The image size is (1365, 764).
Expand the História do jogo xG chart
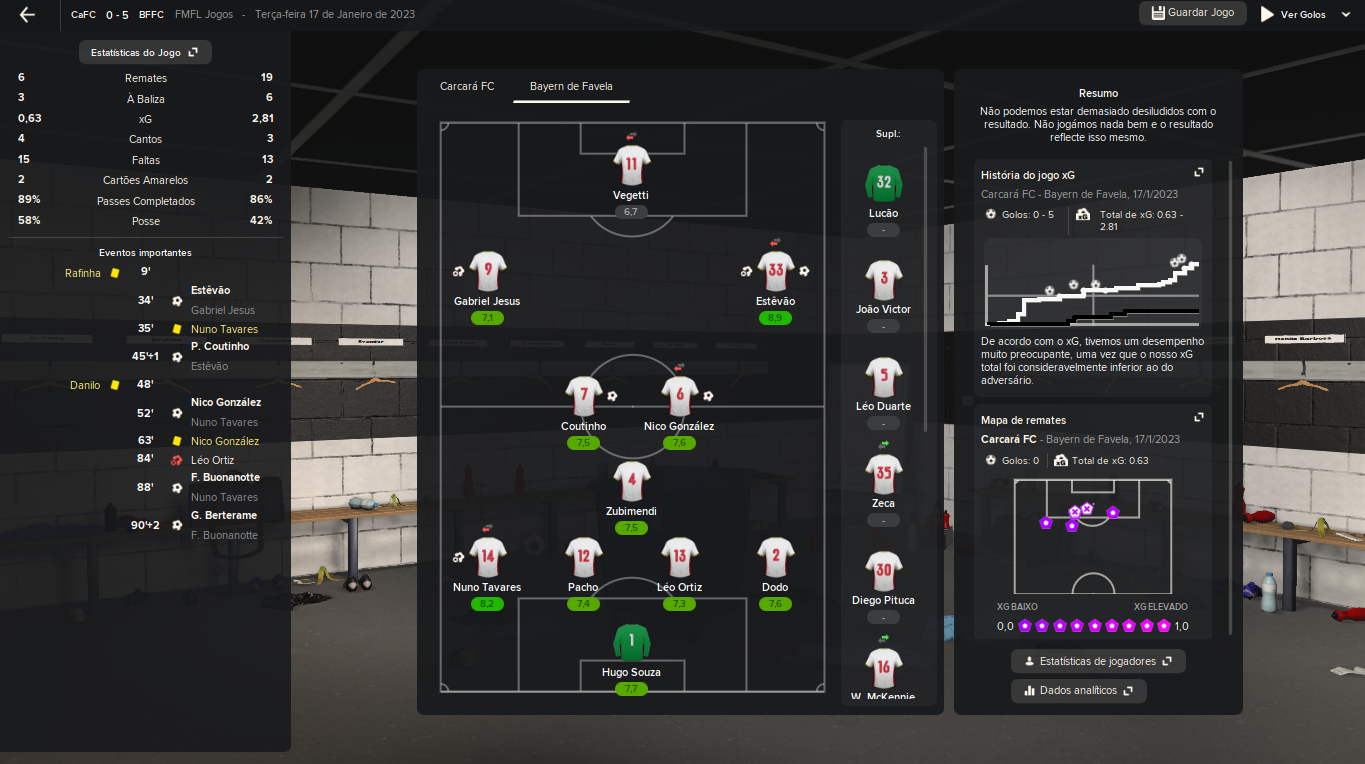point(1198,172)
